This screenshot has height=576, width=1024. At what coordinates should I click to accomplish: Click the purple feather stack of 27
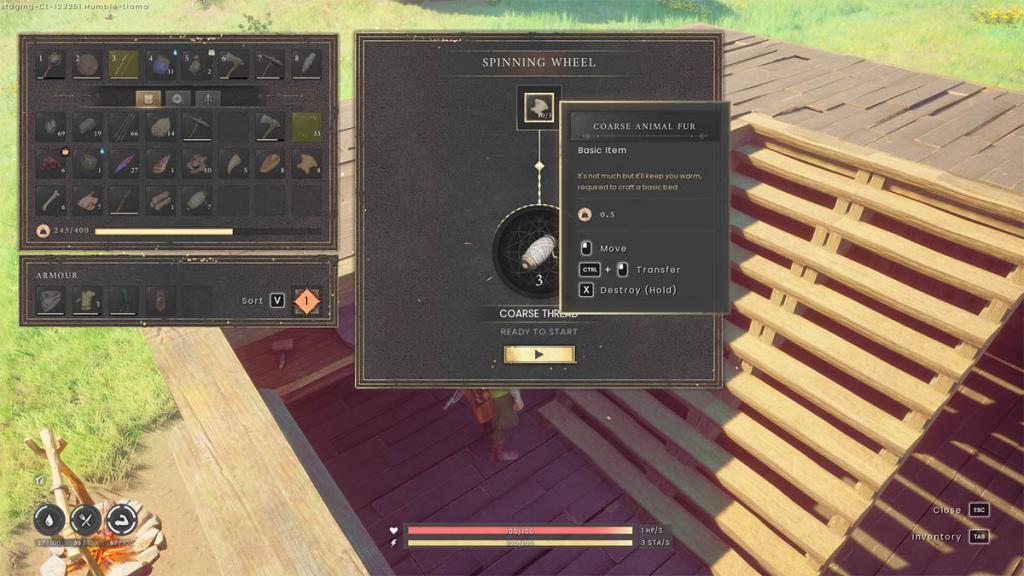tap(124, 163)
